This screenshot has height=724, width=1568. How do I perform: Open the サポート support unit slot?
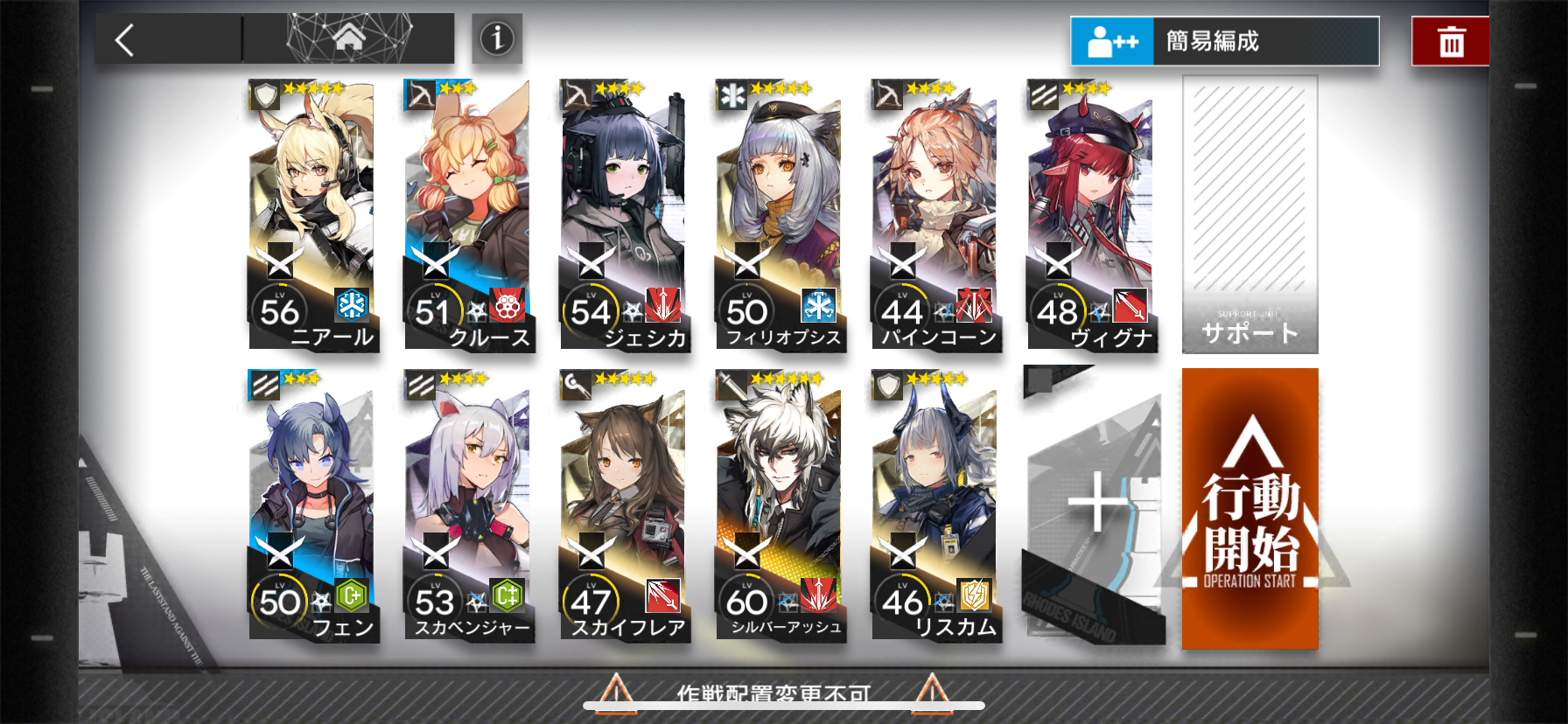tap(1249, 215)
